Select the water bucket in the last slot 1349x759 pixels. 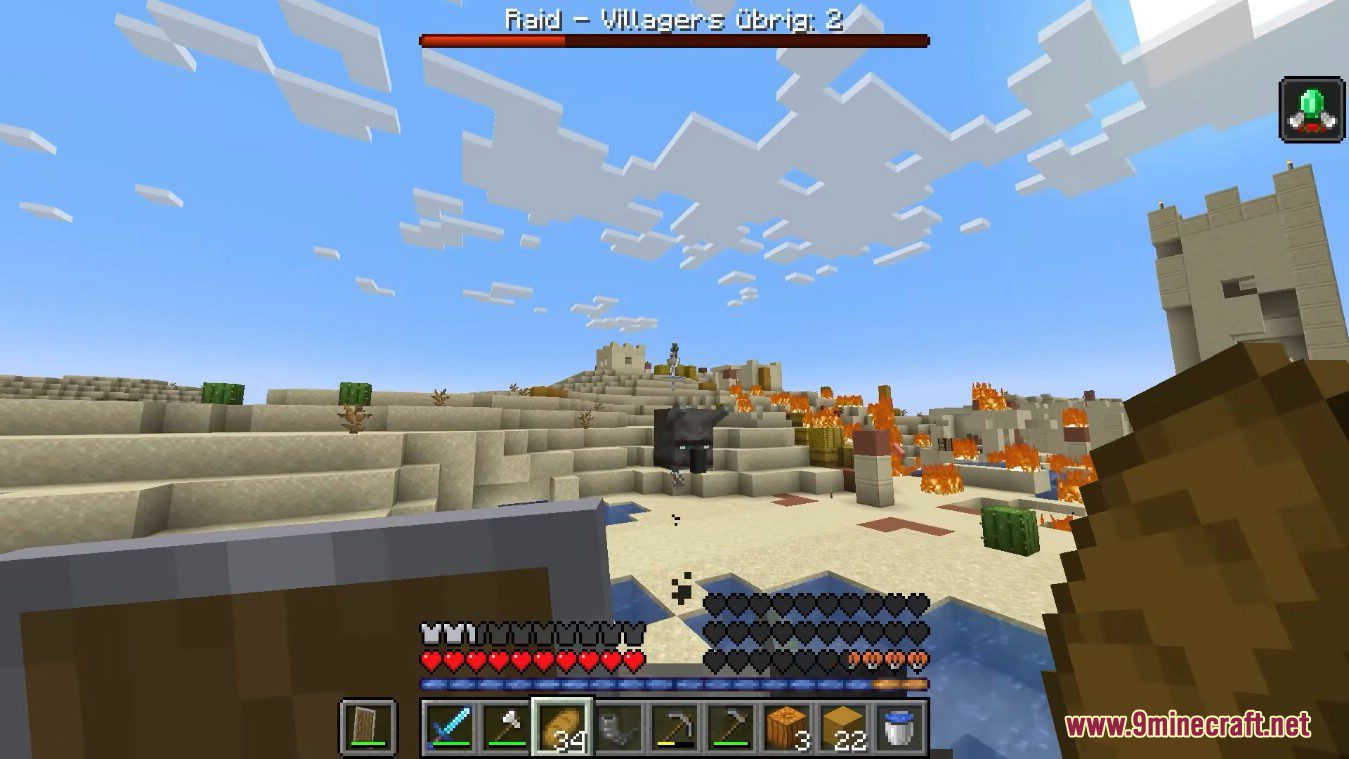click(x=898, y=731)
